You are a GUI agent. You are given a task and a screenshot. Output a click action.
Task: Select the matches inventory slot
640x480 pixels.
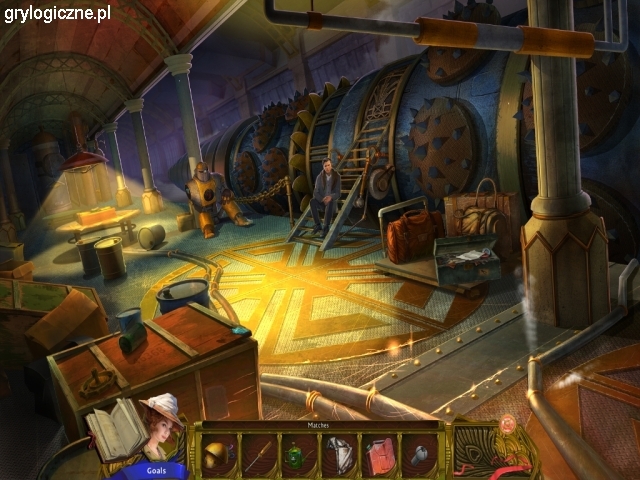(x=259, y=453)
